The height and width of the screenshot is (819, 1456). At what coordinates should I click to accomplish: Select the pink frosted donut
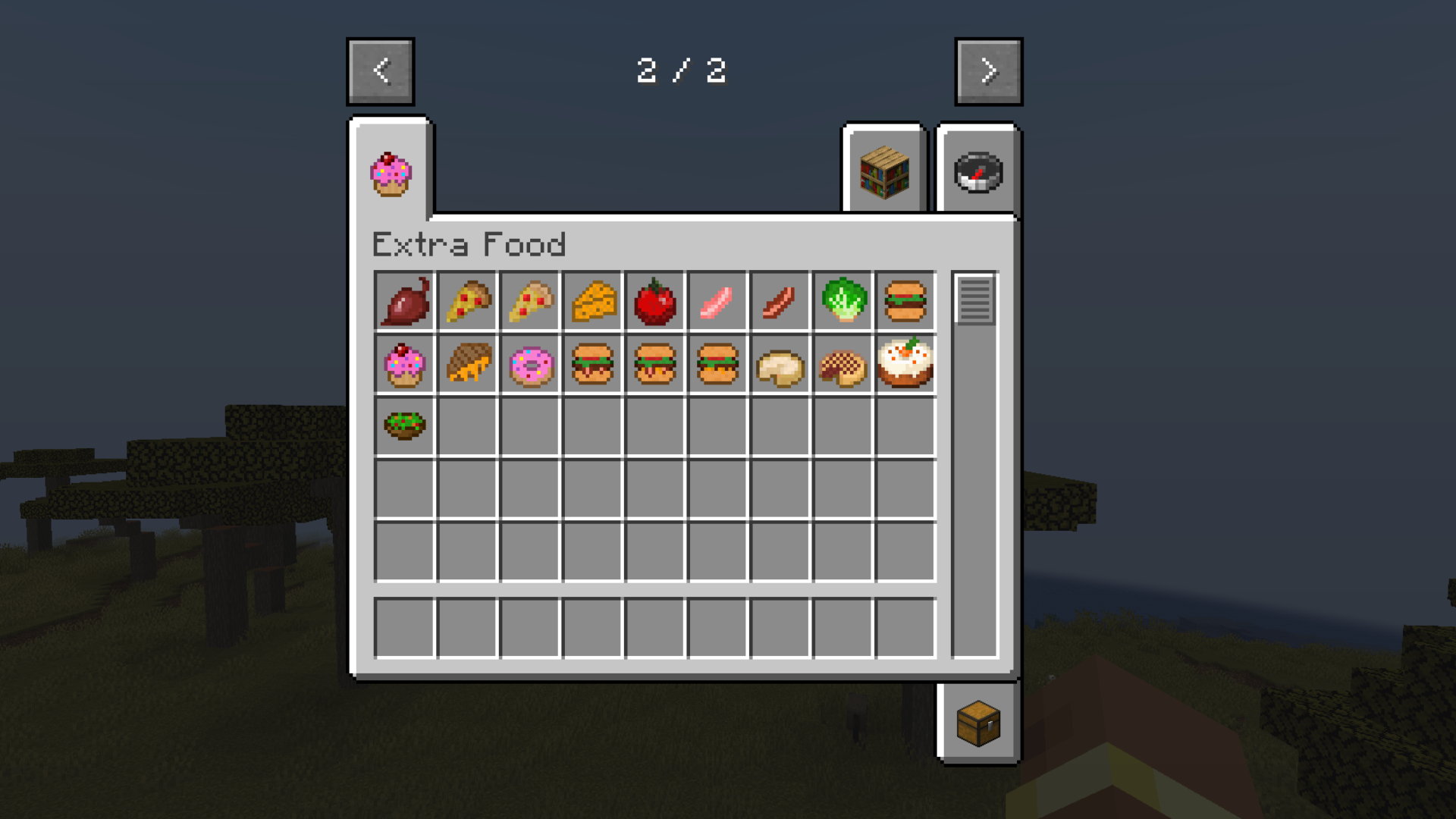pyautogui.click(x=530, y=364)
